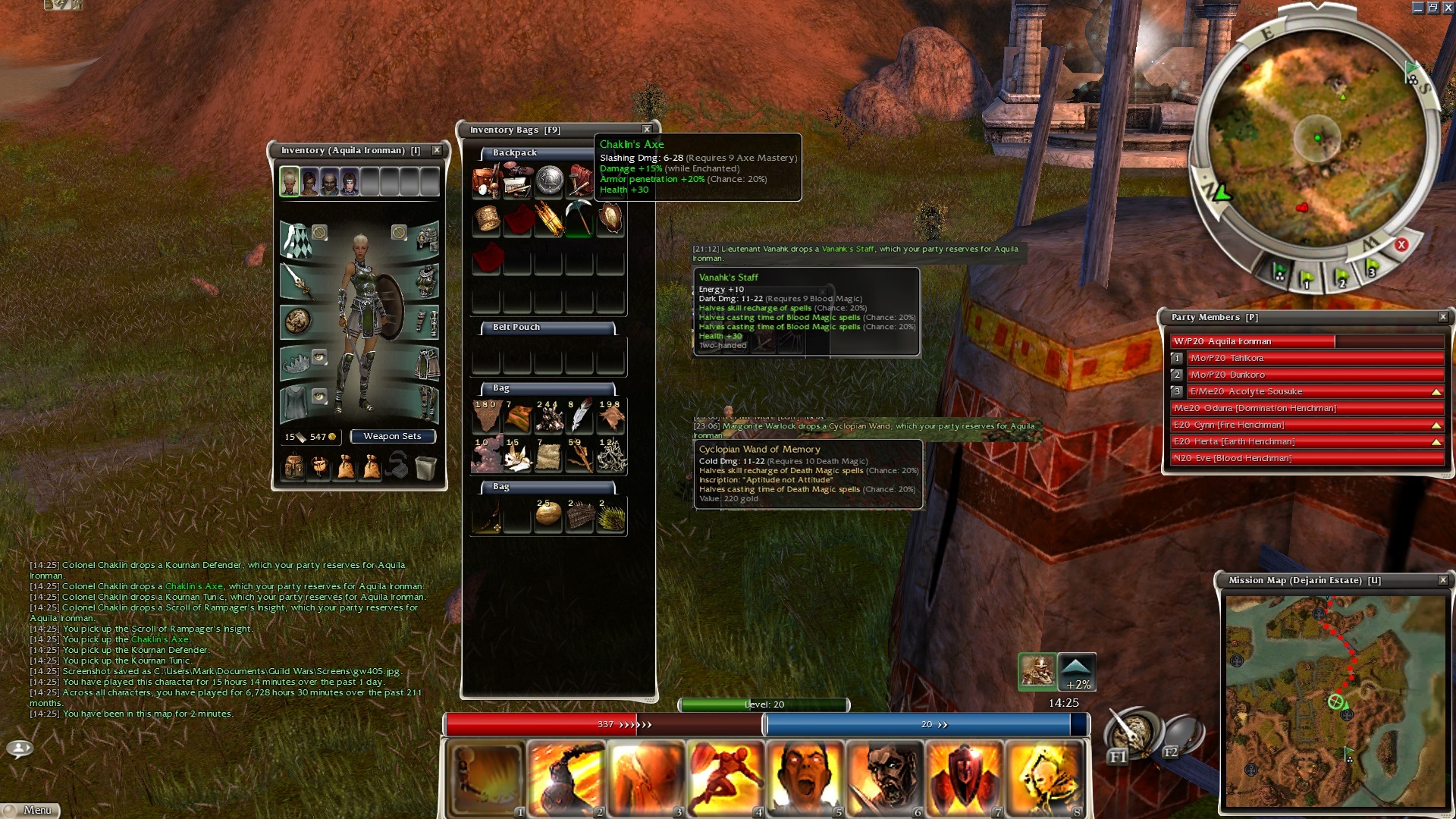Activate the first skill slot
The image size is (1456, 819).
(x=486, y=778)
